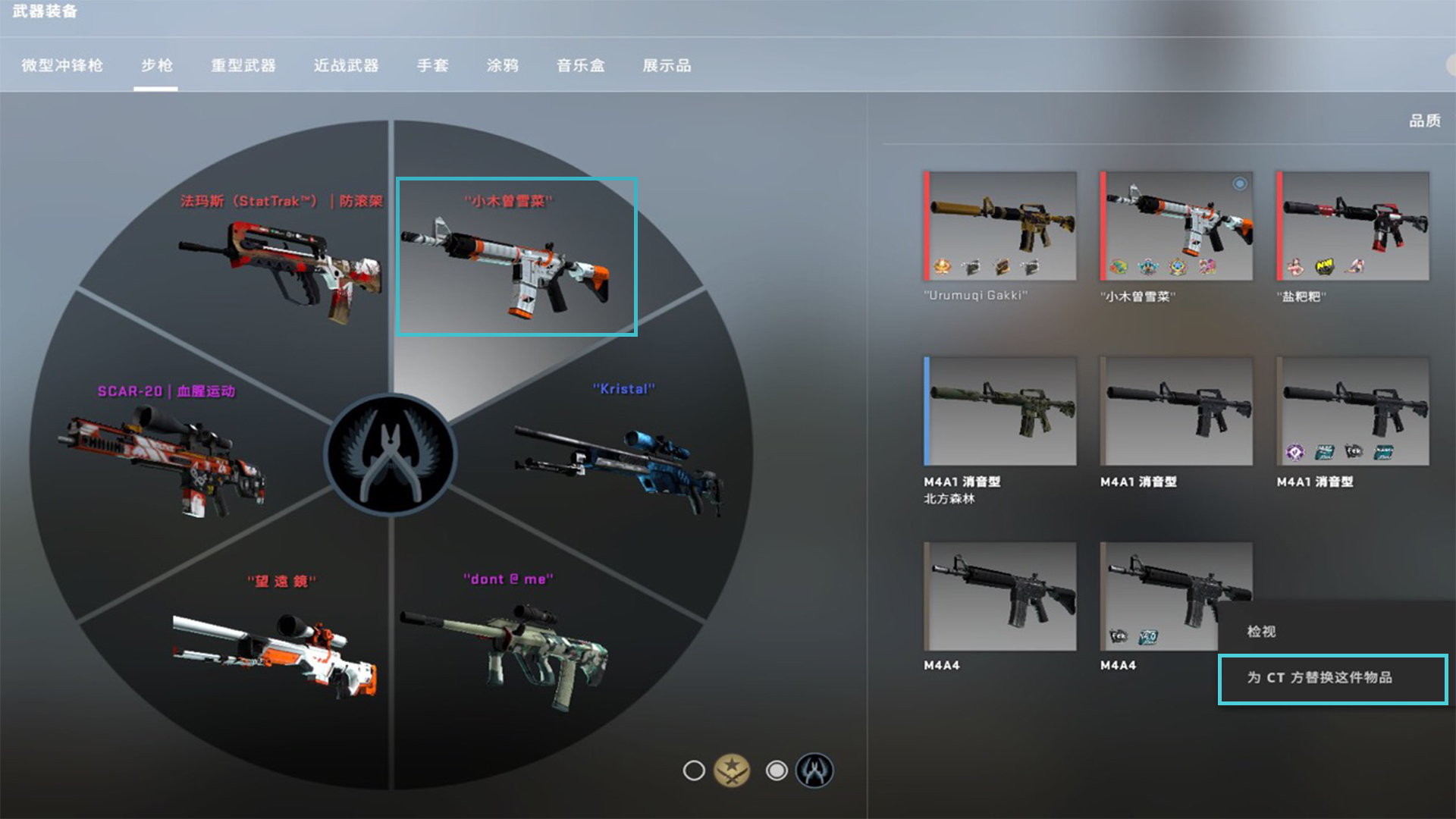Select the CT-side loadout radio button
The height and width of the screenshot is (819, 1456).
click(x=777, y=770)
